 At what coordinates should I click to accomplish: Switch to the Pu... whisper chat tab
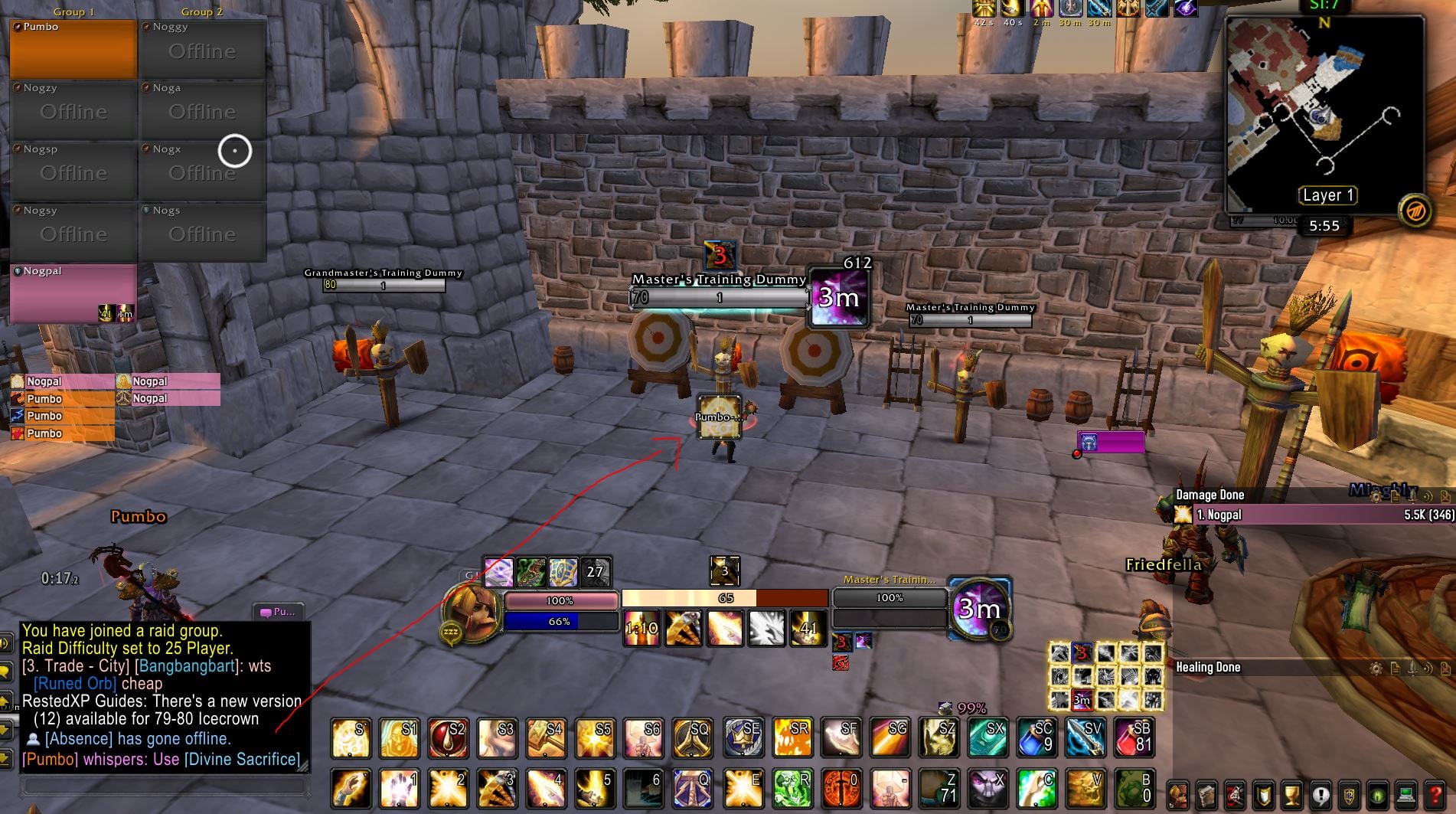(279, 612)
